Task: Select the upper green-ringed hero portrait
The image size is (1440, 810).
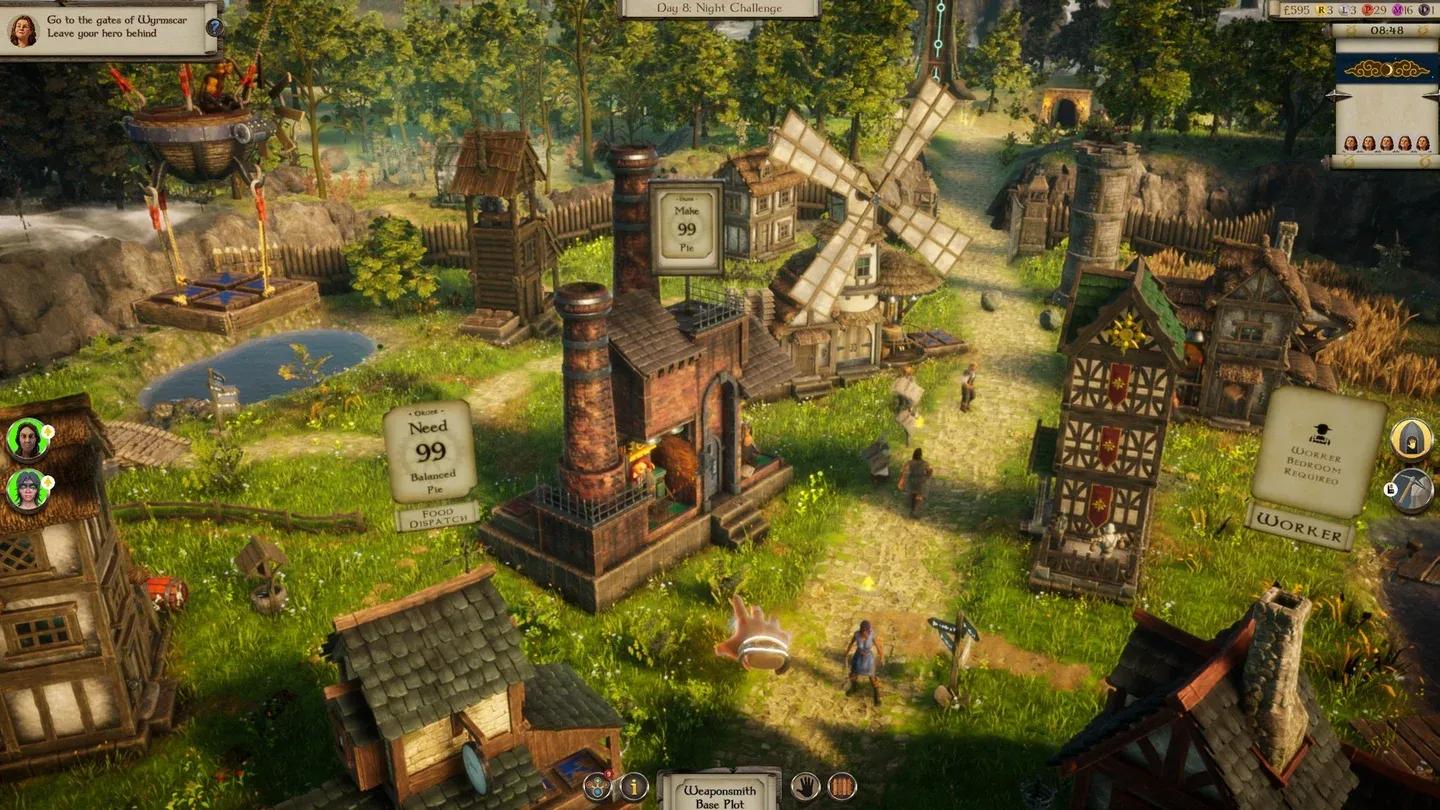Action: click(27, 439)
